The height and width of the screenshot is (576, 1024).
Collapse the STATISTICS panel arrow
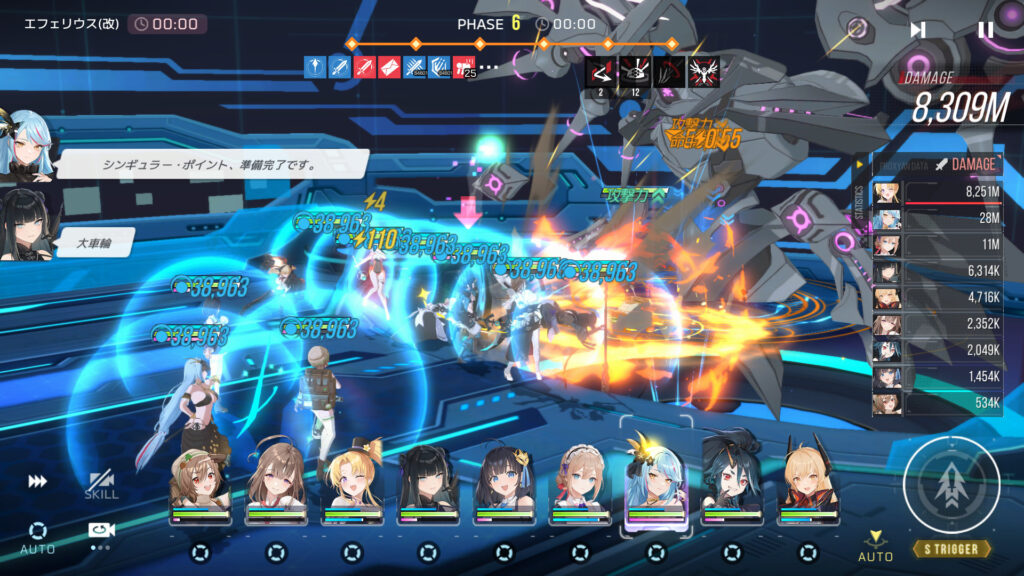coord(857,165)
